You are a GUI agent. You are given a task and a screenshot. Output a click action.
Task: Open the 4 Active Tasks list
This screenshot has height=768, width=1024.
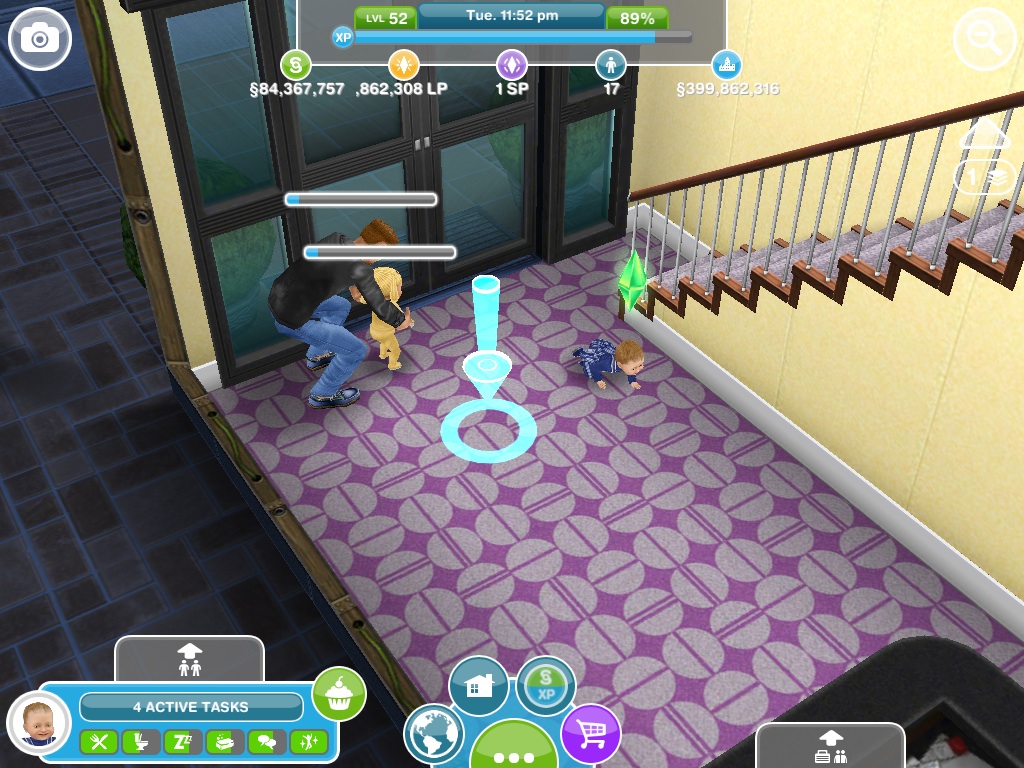pos(190,707)
